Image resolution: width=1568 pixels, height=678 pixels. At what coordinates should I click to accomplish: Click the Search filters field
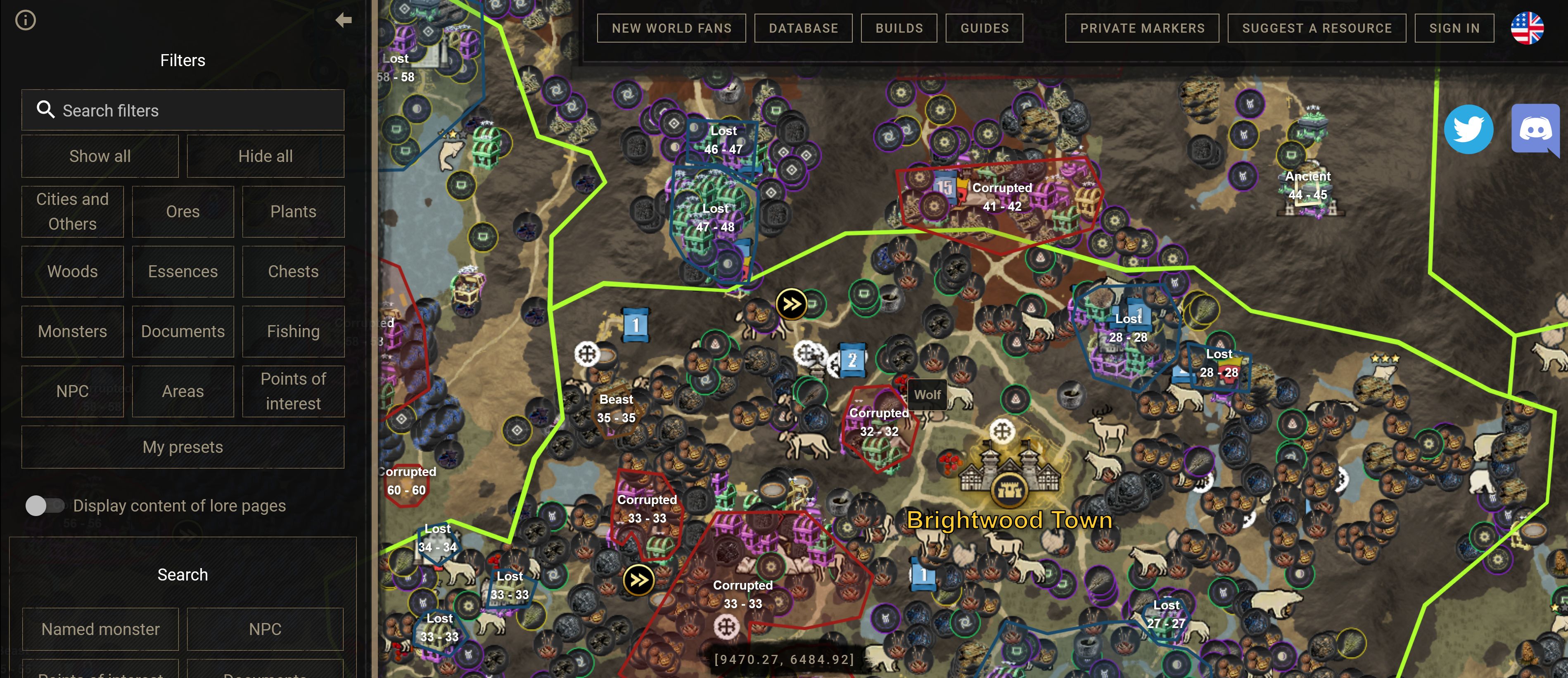(183, 110)
